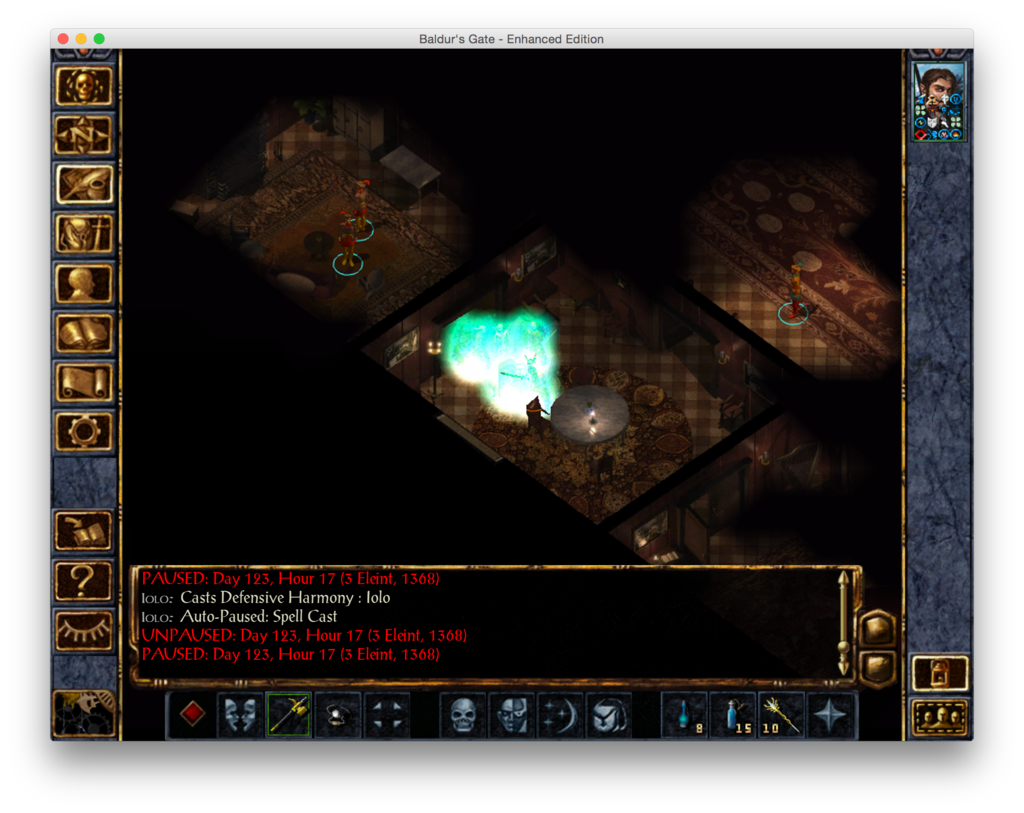This screenshot has width=1024, height=813.
Task: Toggle the rest eye button
Action: 84,628
